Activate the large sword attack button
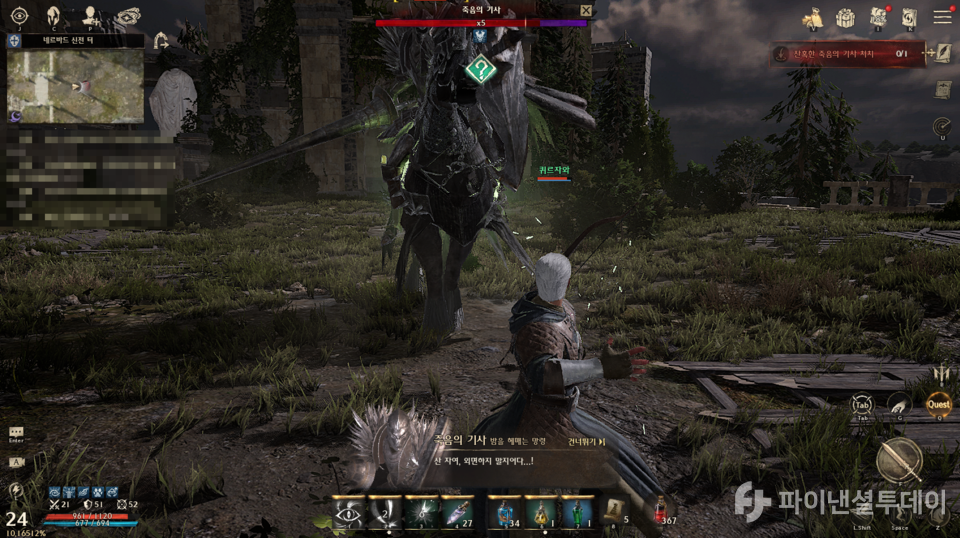Viewport: 960px width, 538px height. (897, 460)
